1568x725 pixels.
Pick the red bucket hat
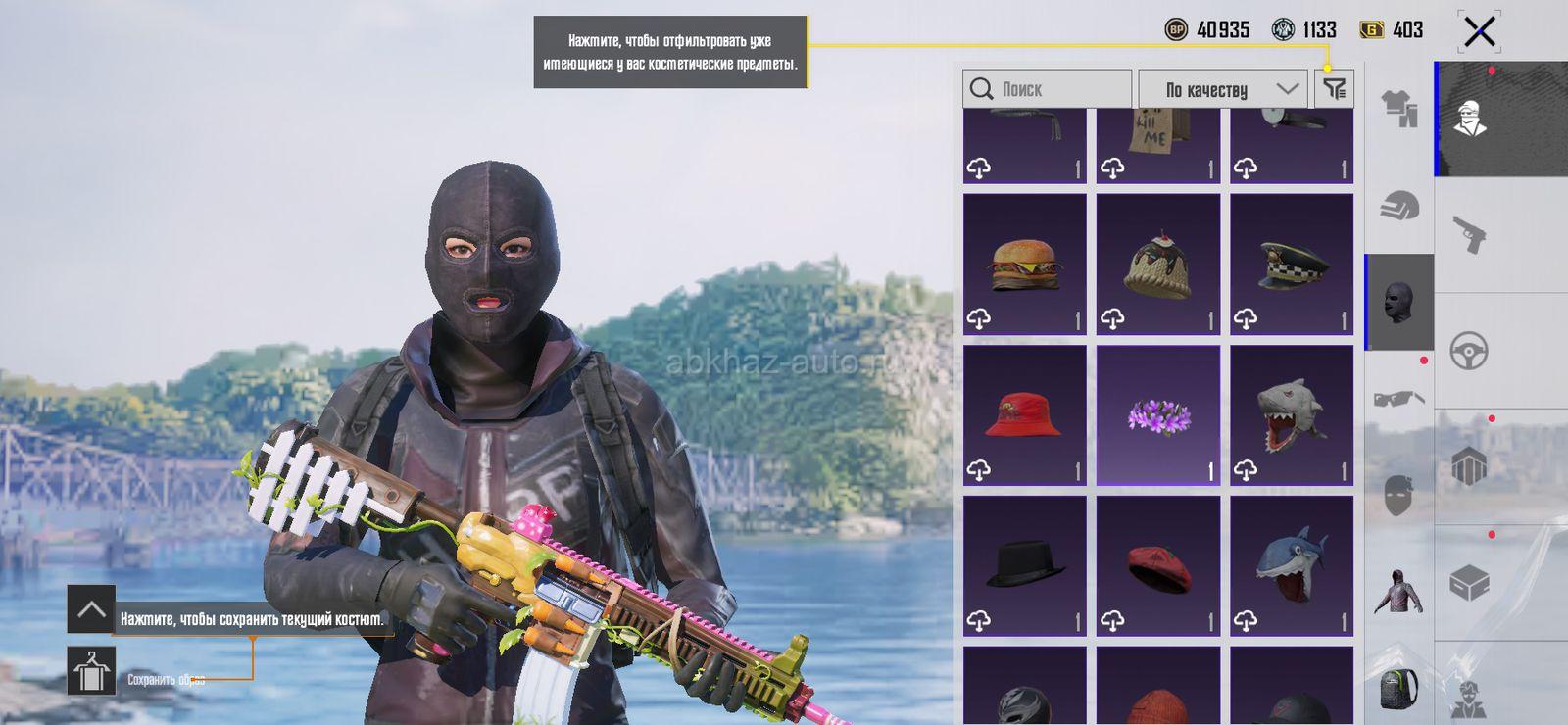click(x=1024, y=415)
